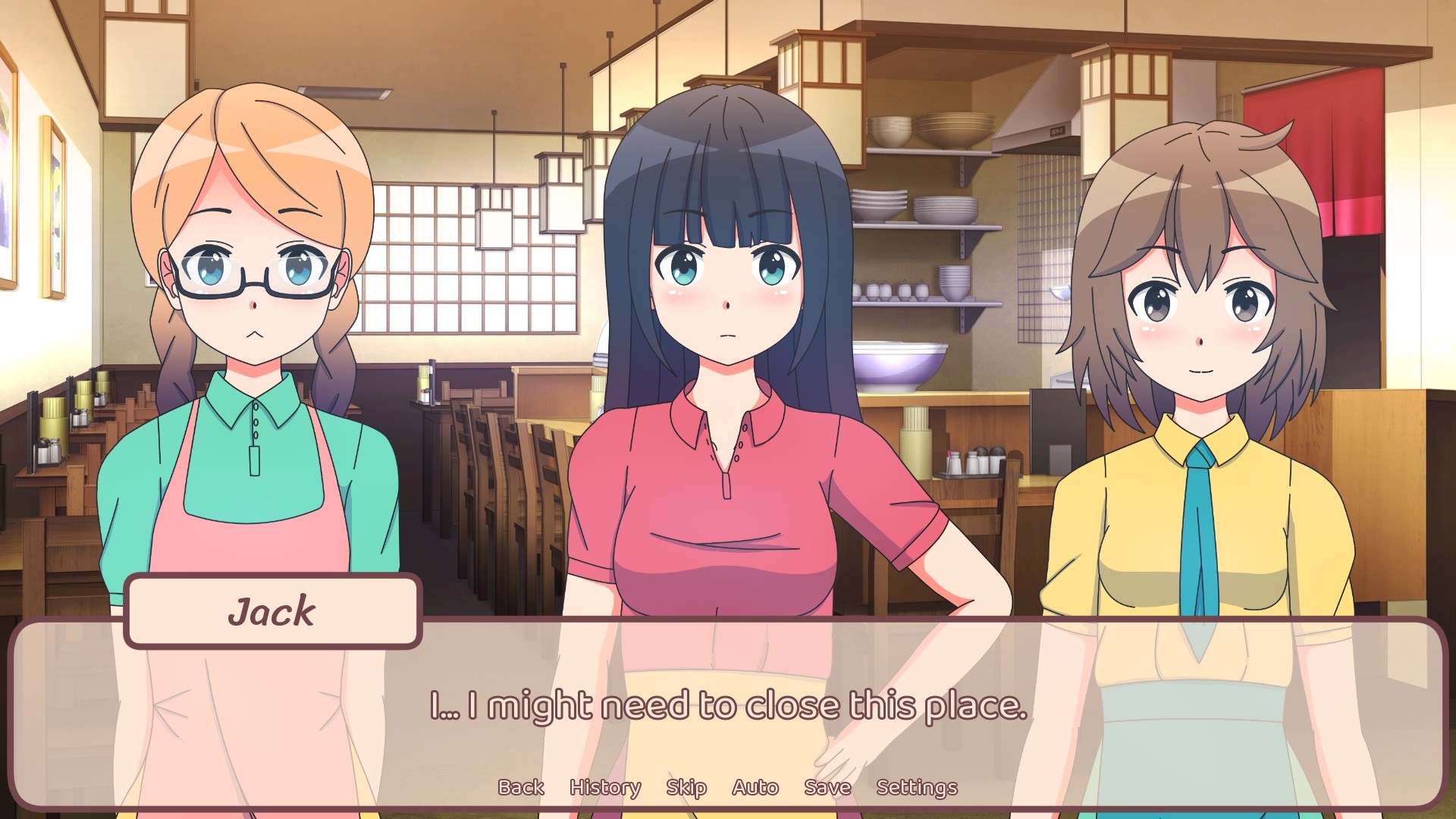The width and height of the screenshot is (1456, 819).
Task: Enable Auto mode for dialogue playback
Action: [x=755, y=788]
